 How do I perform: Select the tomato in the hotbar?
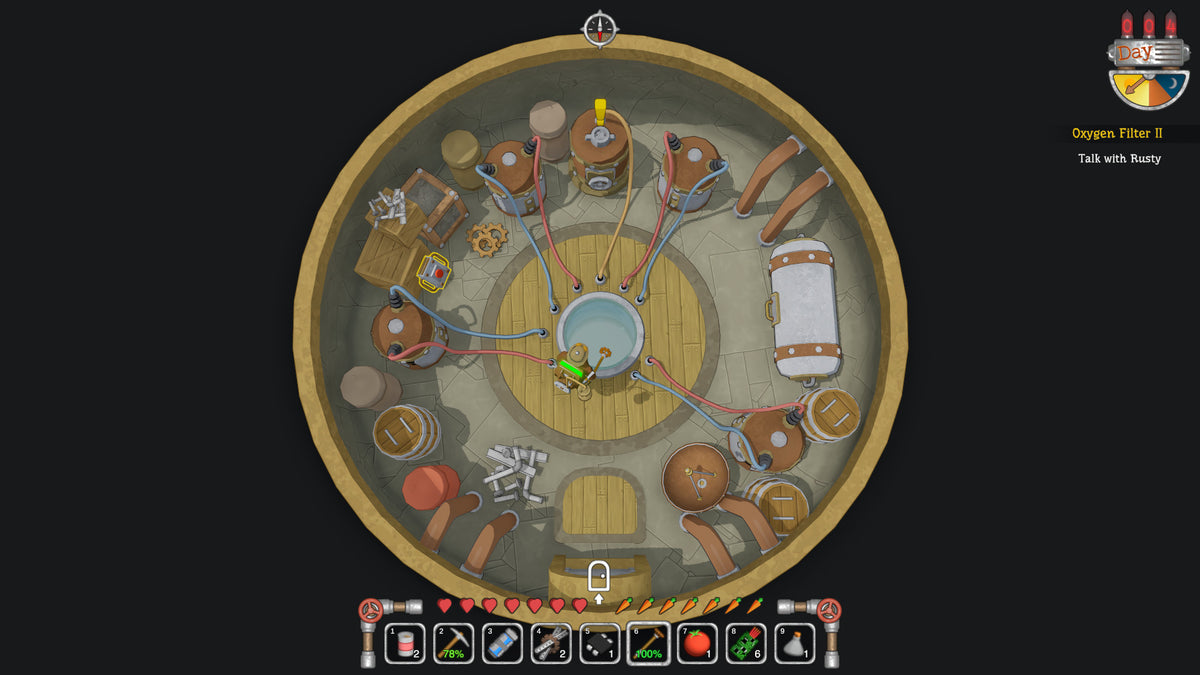pyautogui.click(x=697, y=643)
